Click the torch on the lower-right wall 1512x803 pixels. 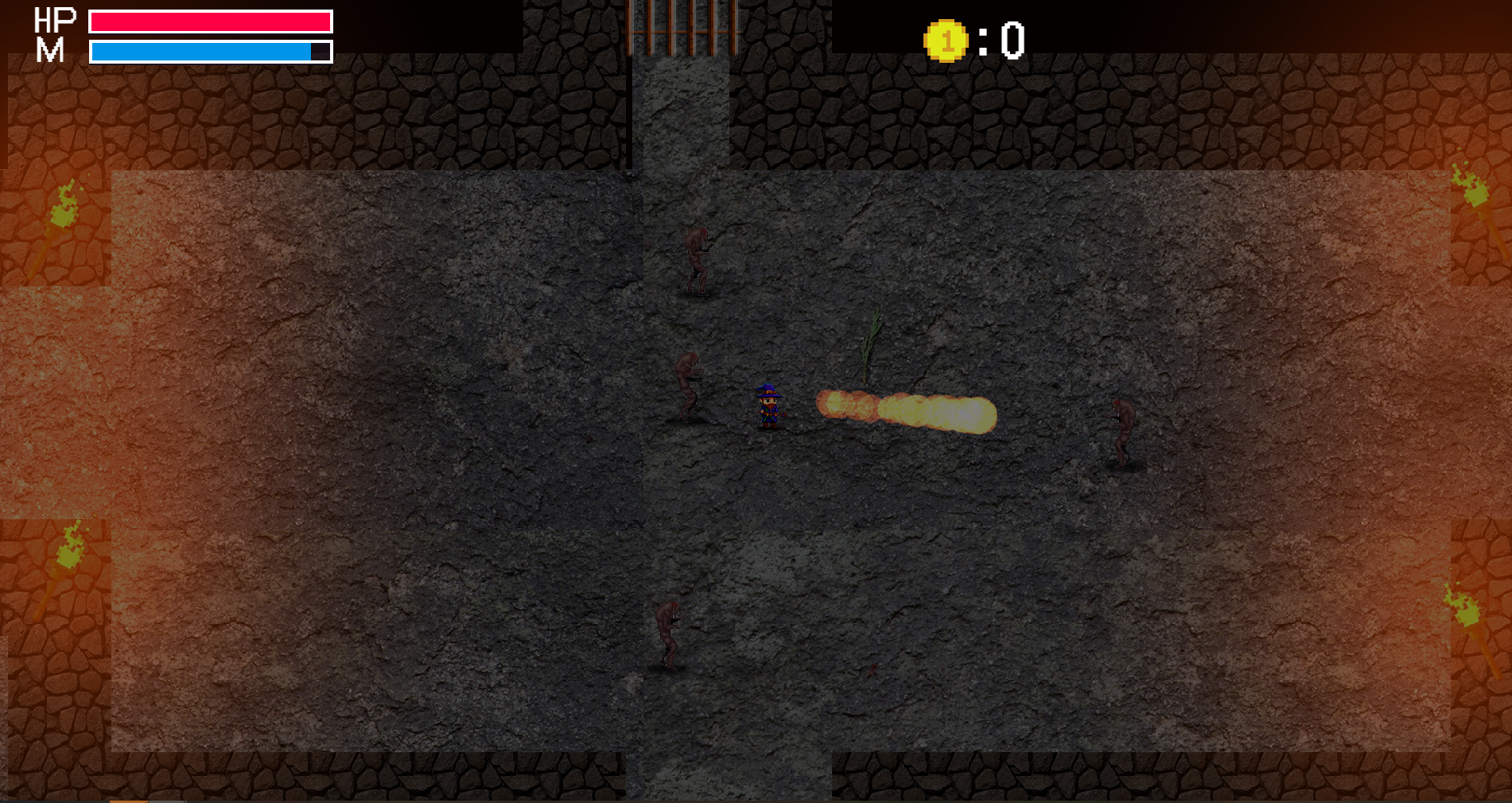pos(1463,612)
